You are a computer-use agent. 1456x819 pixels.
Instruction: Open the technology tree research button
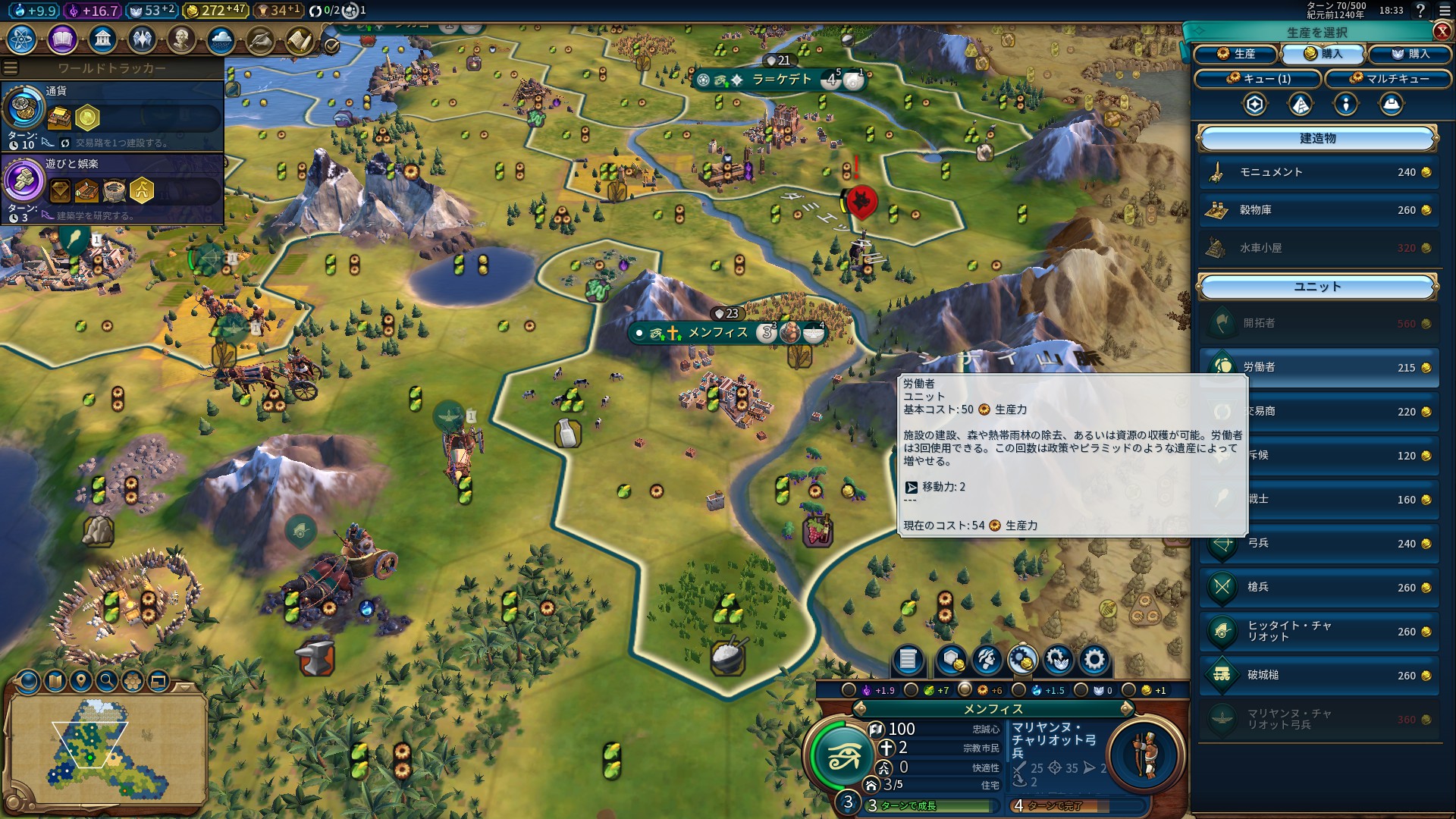22,39
